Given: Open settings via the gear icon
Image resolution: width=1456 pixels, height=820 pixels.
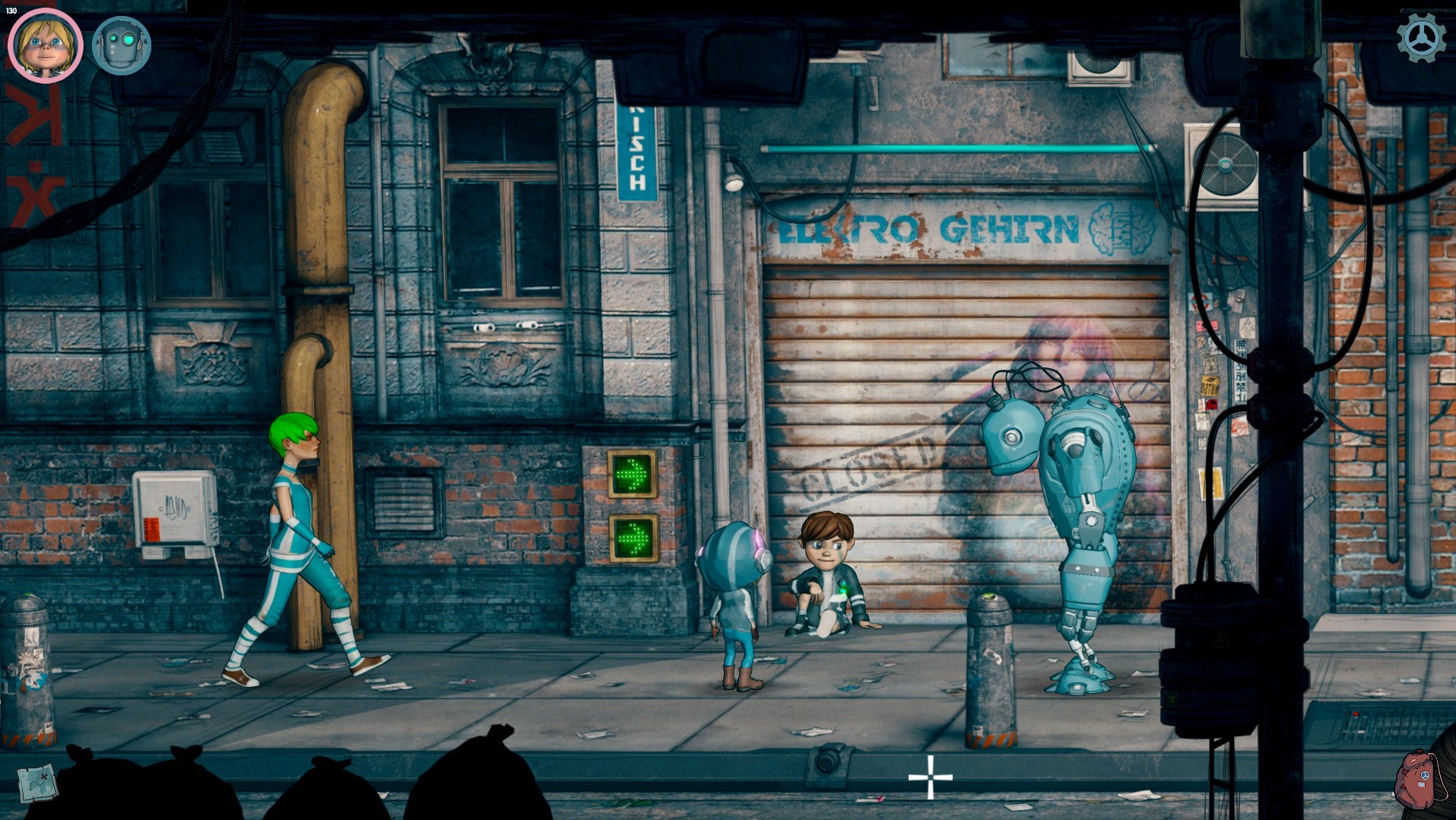Looking at the screenshot, I should click(x=1422, y=38).
